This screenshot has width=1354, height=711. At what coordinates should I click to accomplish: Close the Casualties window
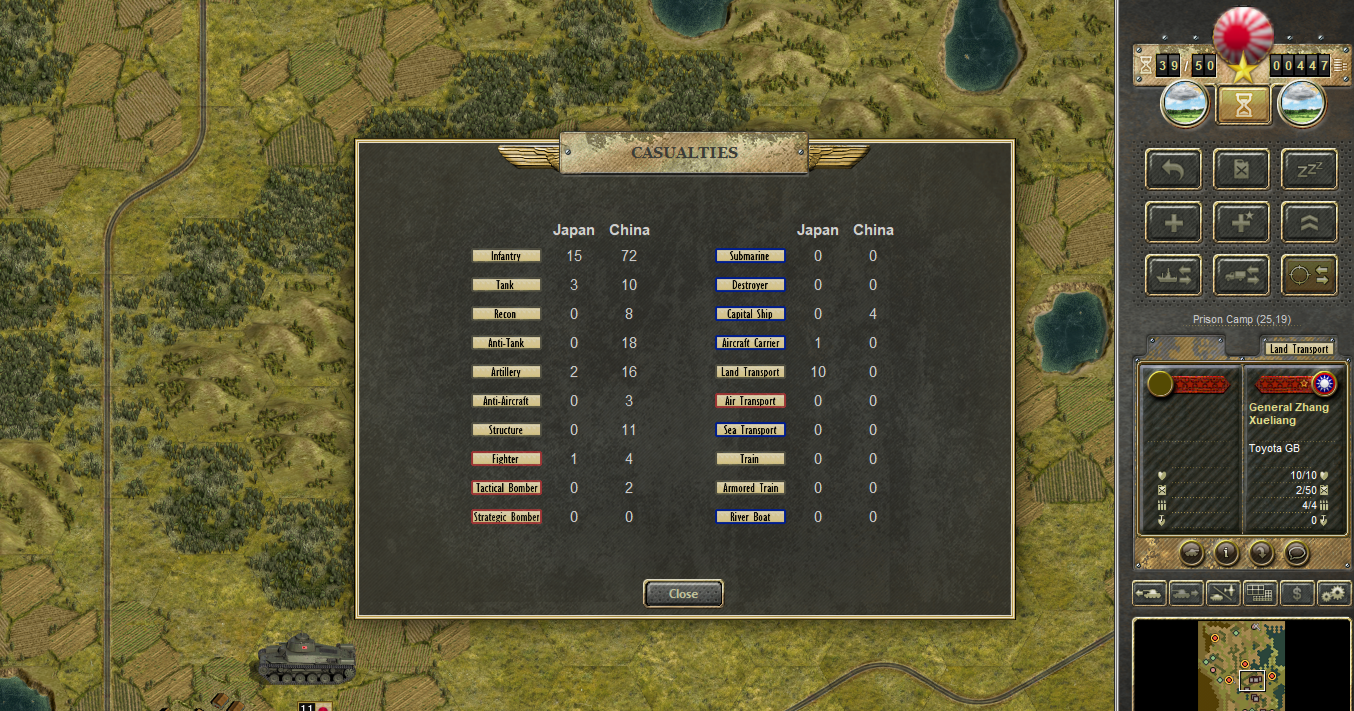click(683, 593)
